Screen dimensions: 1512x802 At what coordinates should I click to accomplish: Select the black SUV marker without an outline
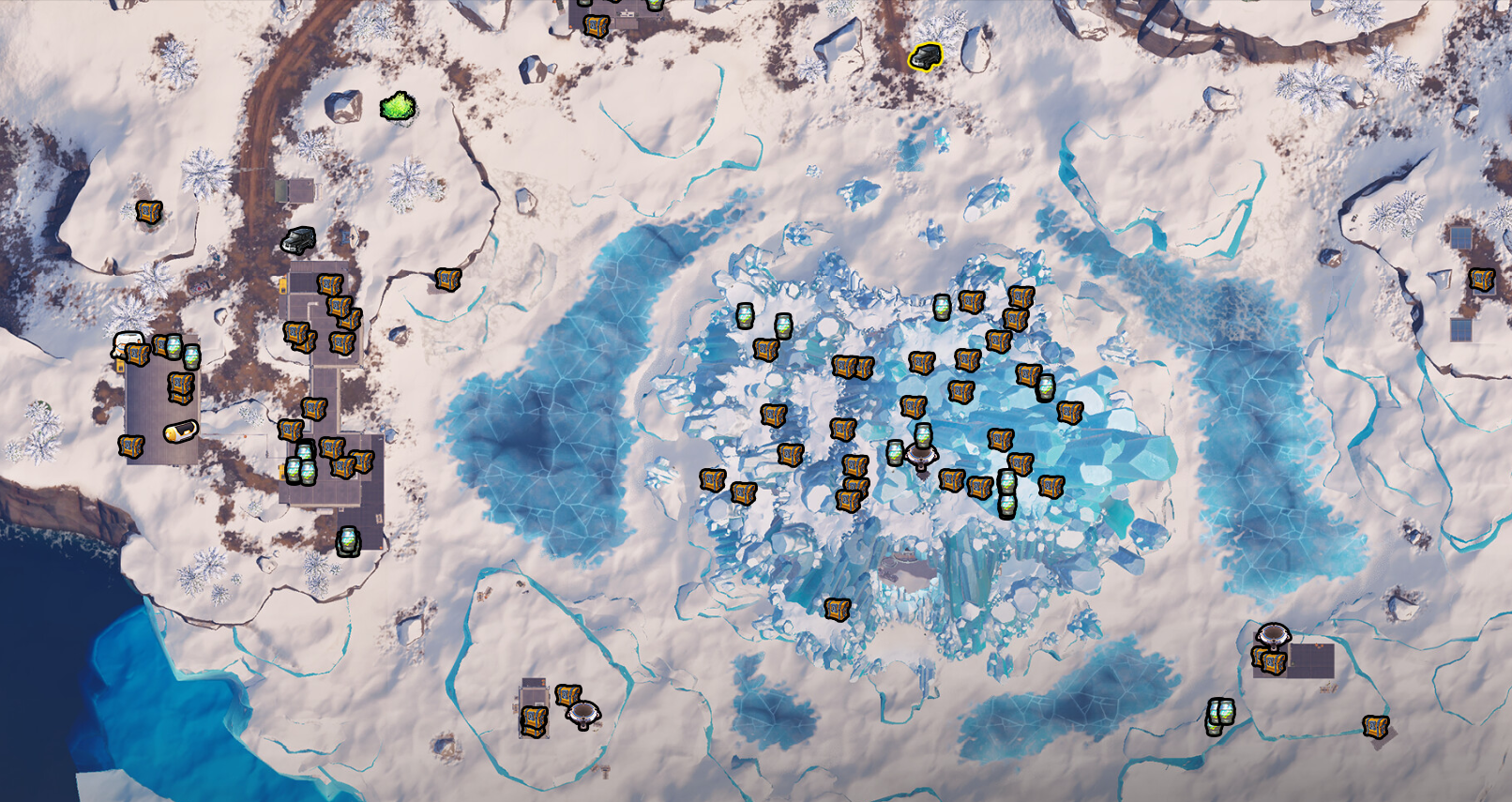298,240
